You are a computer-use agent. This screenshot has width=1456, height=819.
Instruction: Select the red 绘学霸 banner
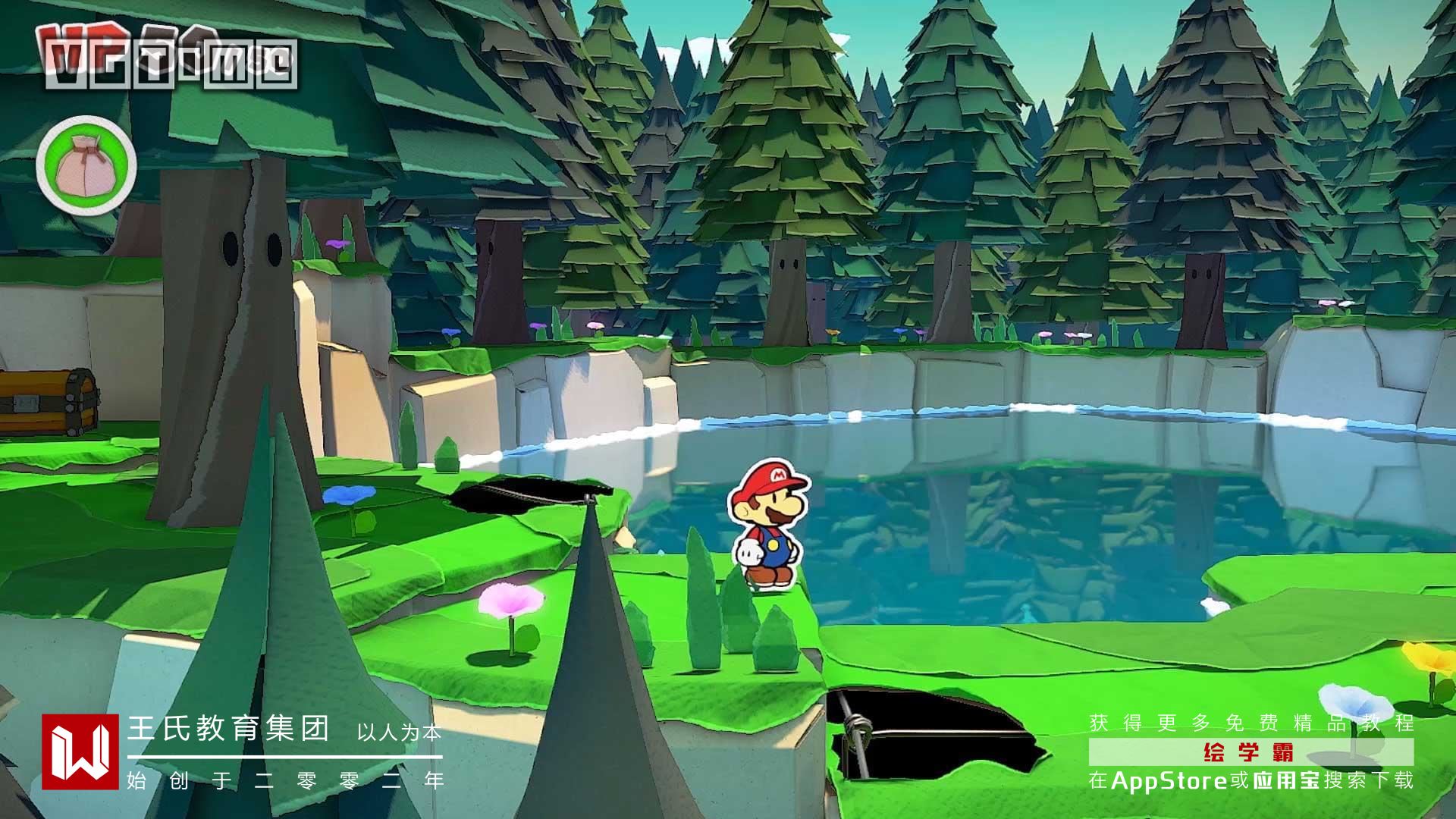tap(1250, 752)
